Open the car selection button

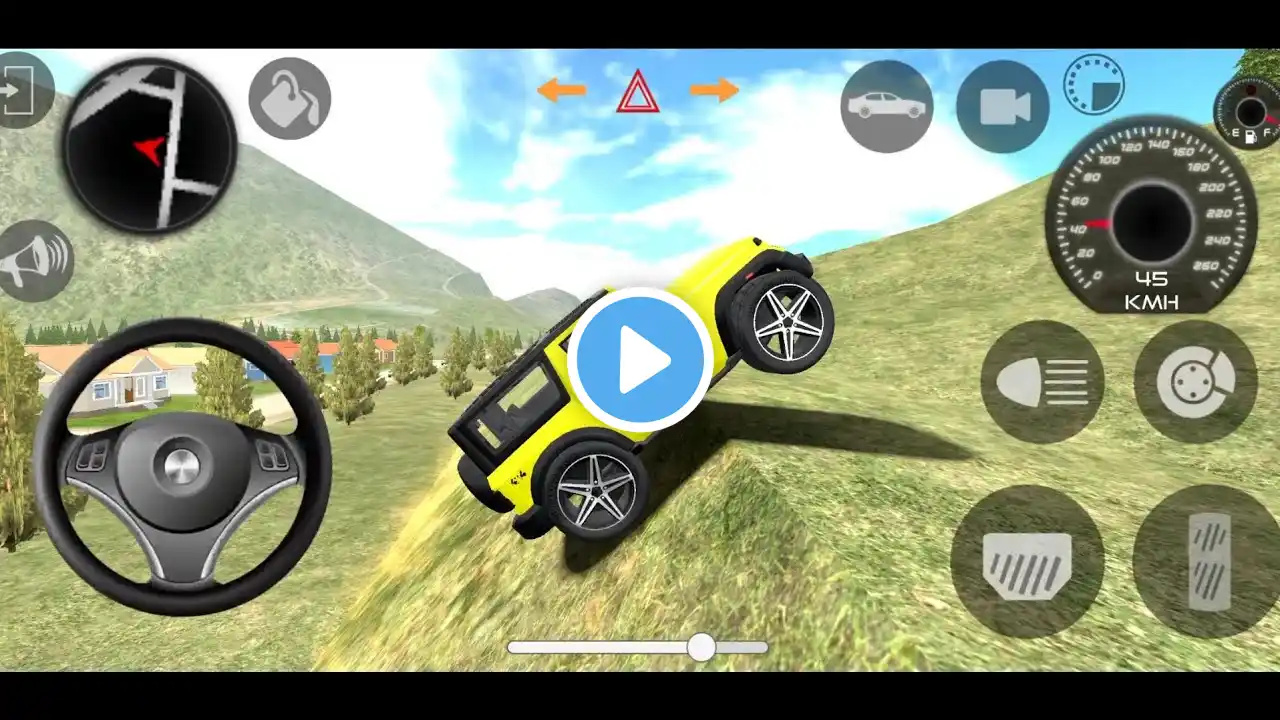886,106
